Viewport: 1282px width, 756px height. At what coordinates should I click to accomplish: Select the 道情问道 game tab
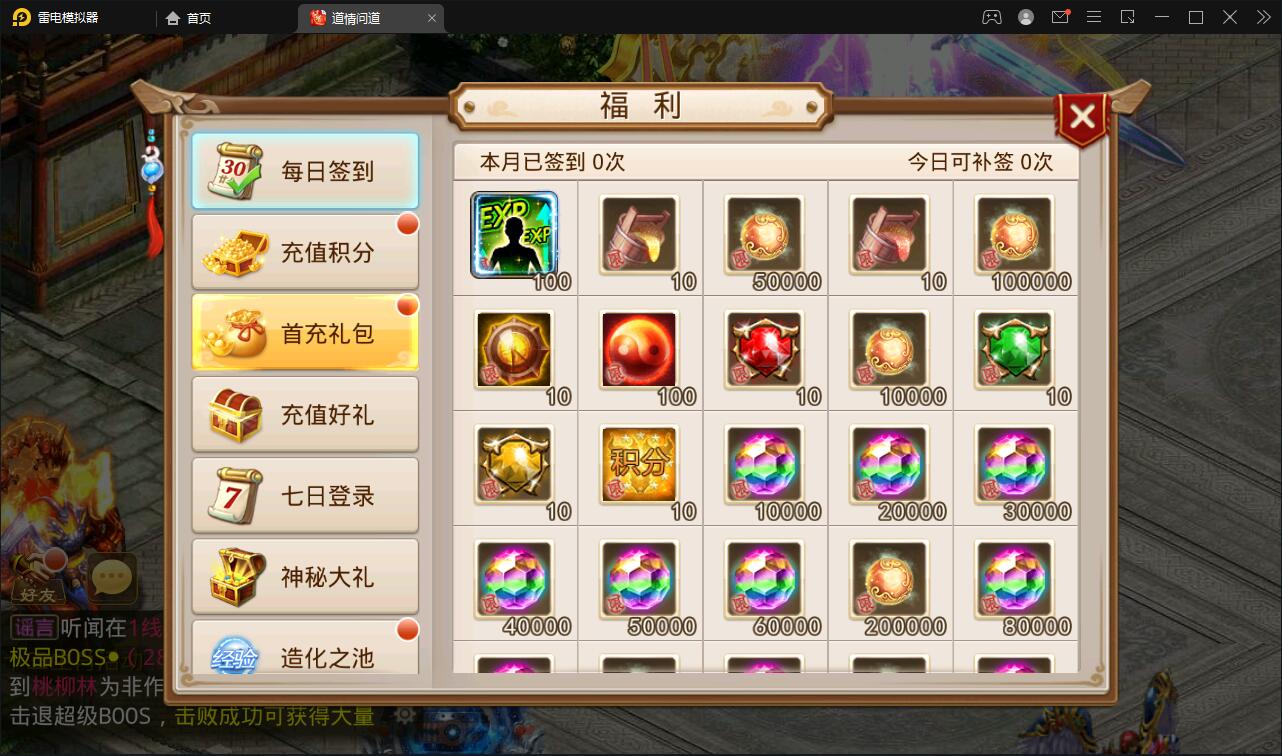365,17
